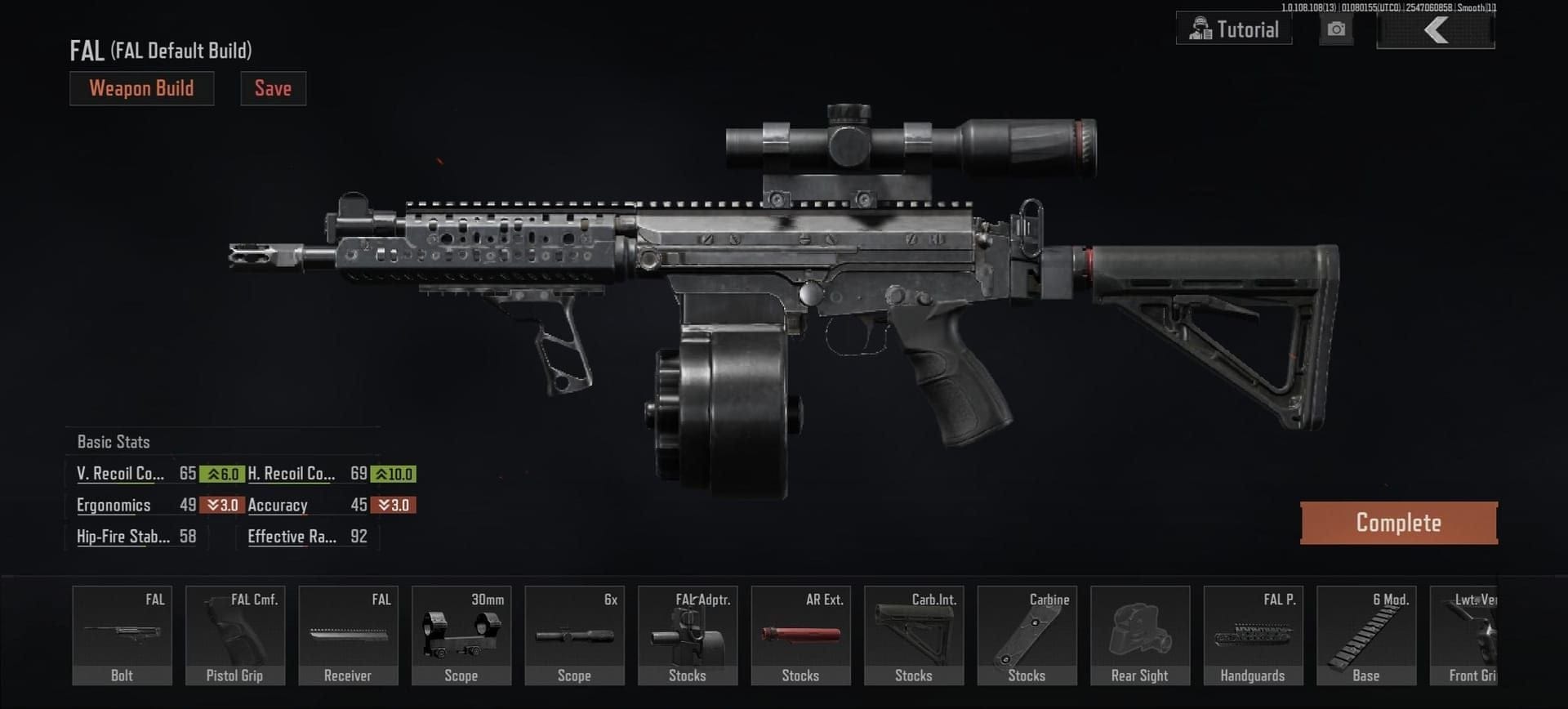Open the Tutorial
The image size is (1568, 709).
click(x=1233, y=29)
